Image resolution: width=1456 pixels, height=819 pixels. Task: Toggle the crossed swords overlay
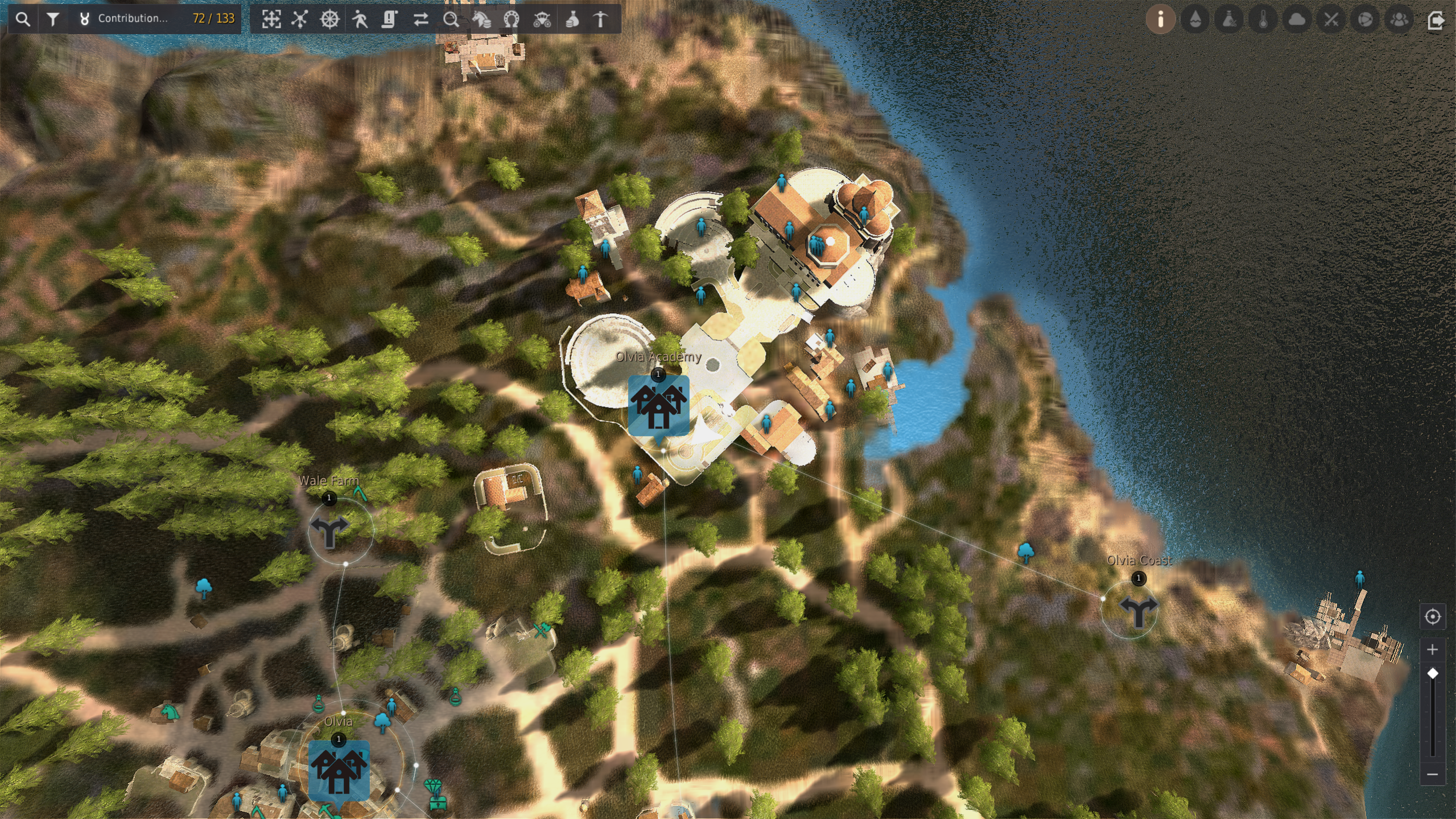coord(1331,19)
